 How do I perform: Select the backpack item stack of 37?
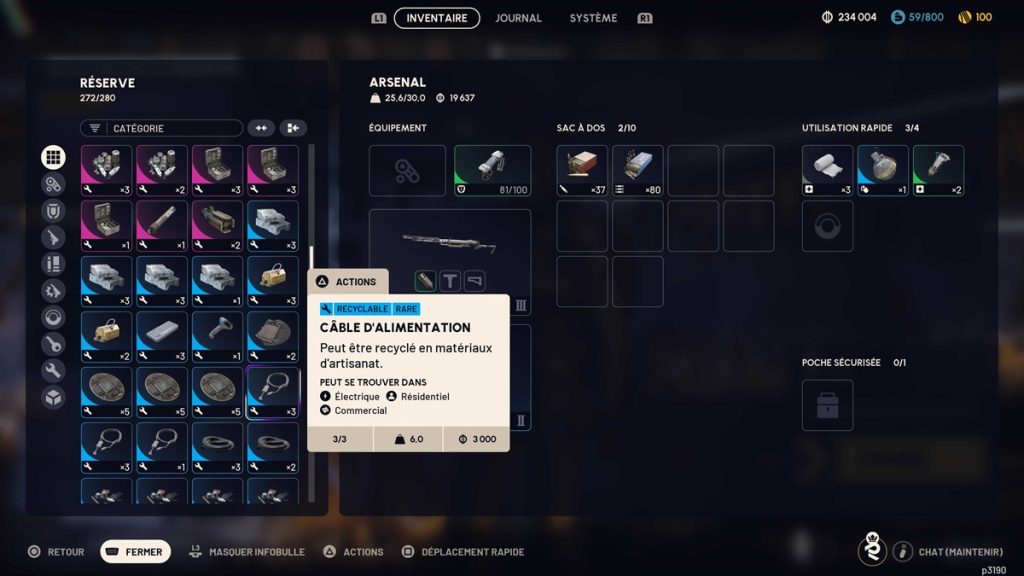[x=582, y=171]
